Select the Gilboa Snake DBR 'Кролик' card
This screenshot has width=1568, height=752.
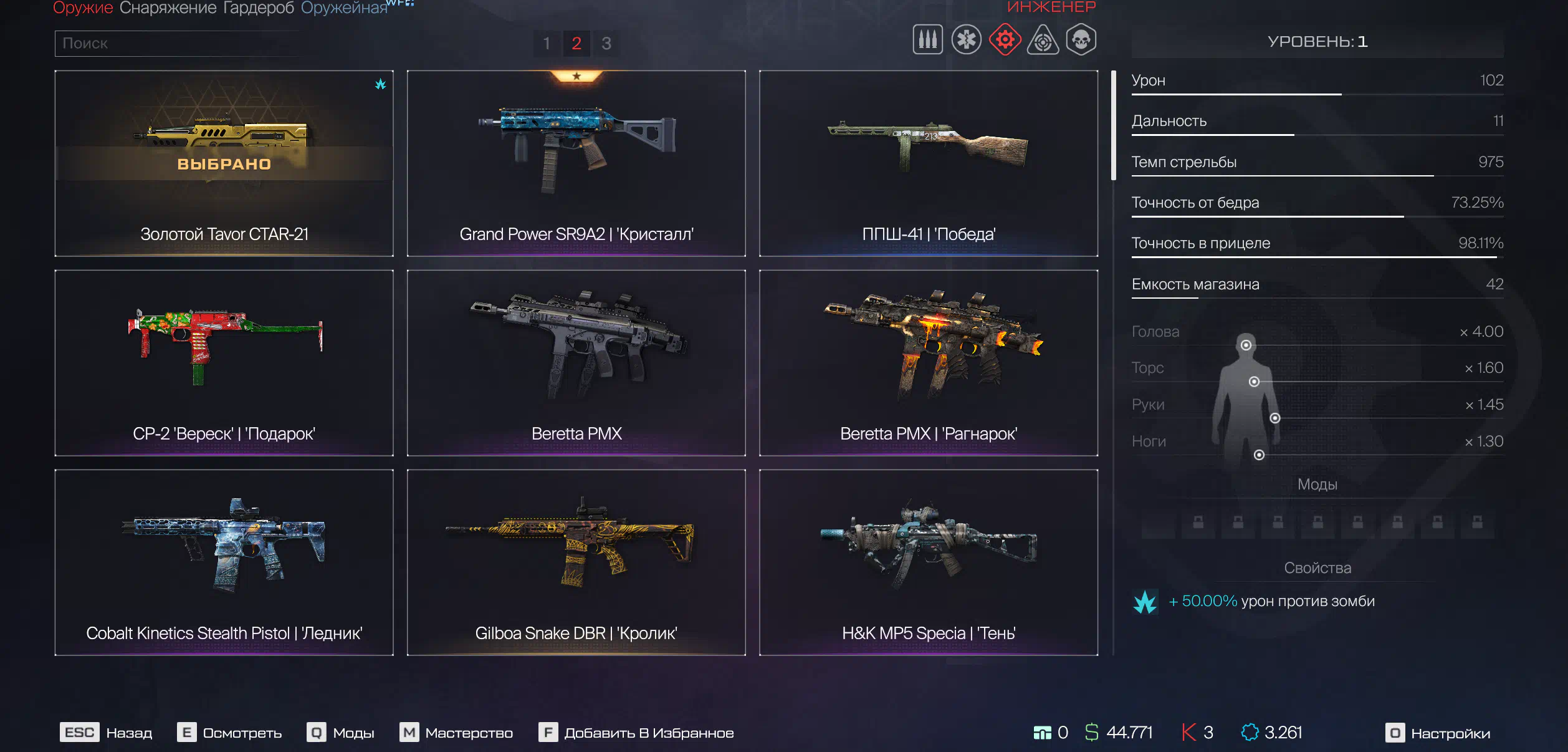(576, 562)
